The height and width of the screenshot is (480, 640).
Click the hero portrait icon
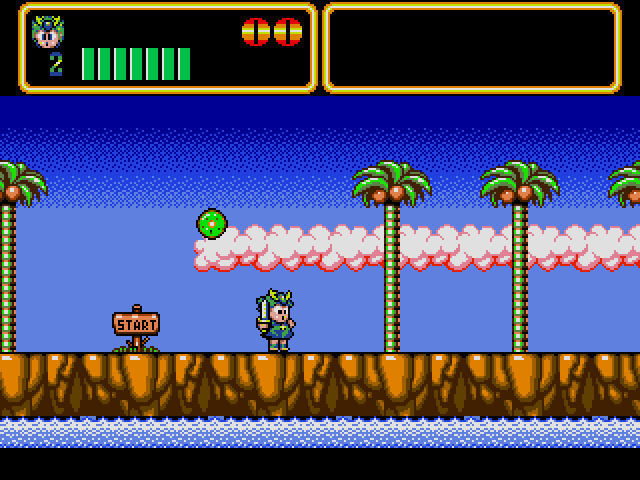[x=47, y=32]
